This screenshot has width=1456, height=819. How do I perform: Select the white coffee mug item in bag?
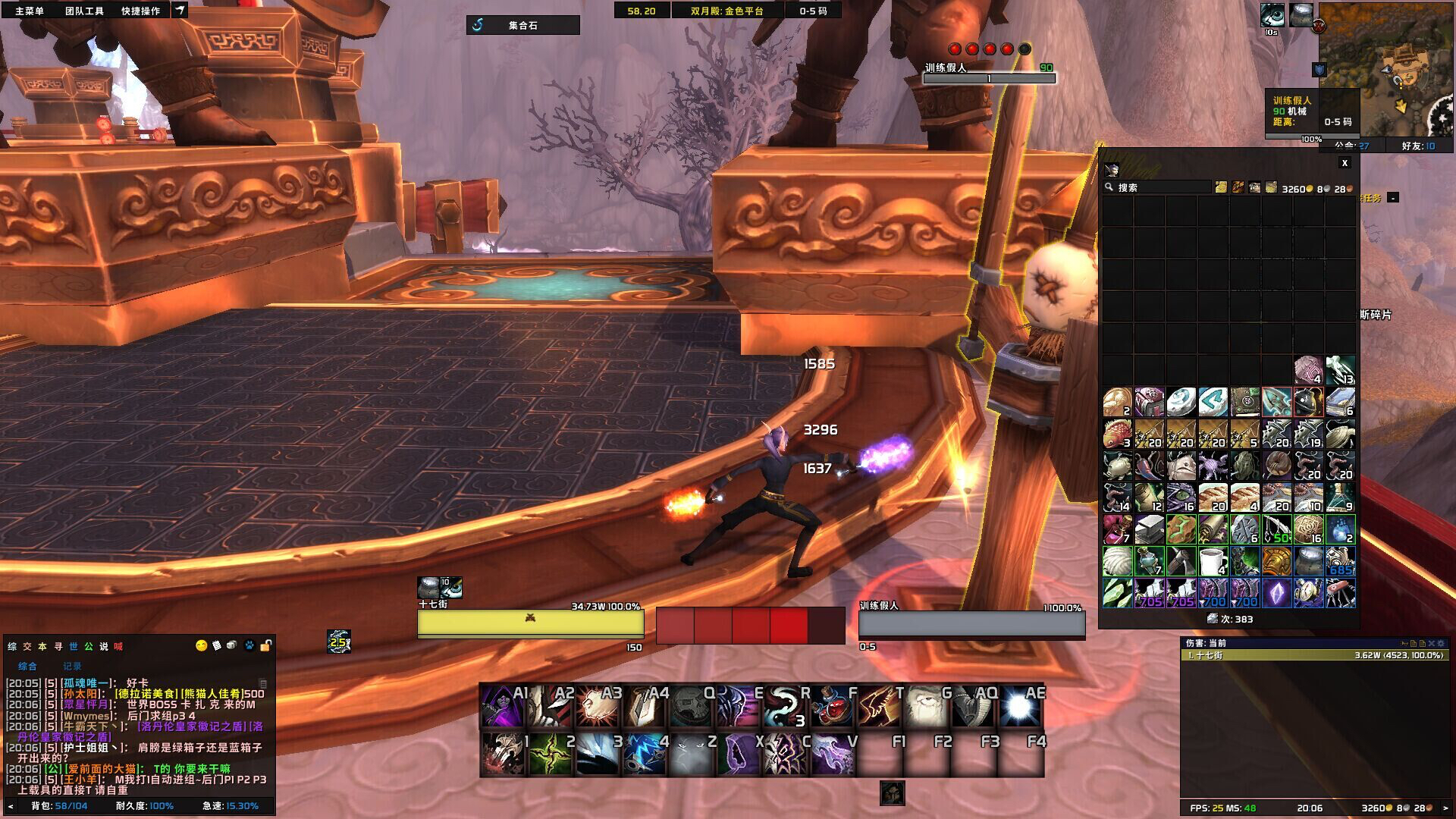click(1213, 562)
